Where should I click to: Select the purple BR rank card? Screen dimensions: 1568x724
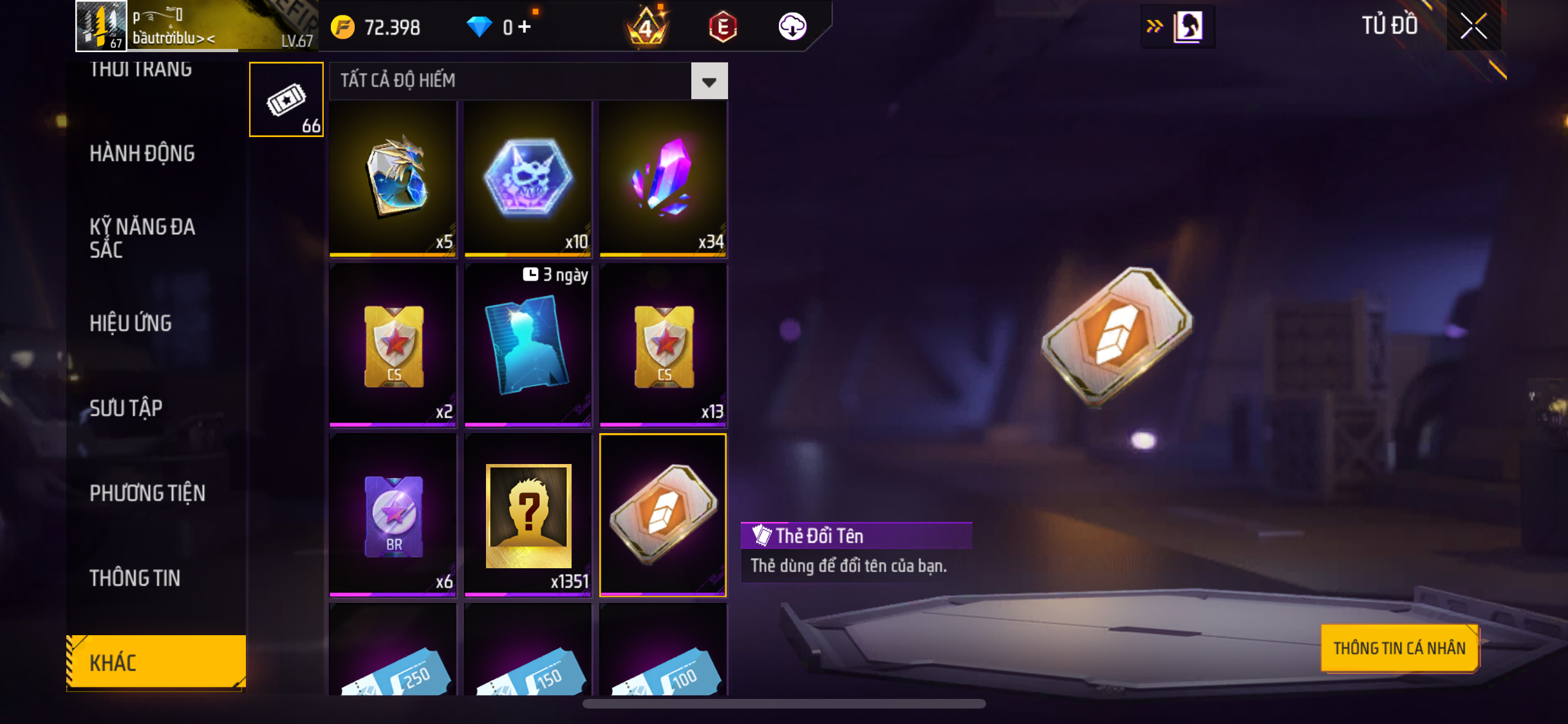[x=393, y=514]
